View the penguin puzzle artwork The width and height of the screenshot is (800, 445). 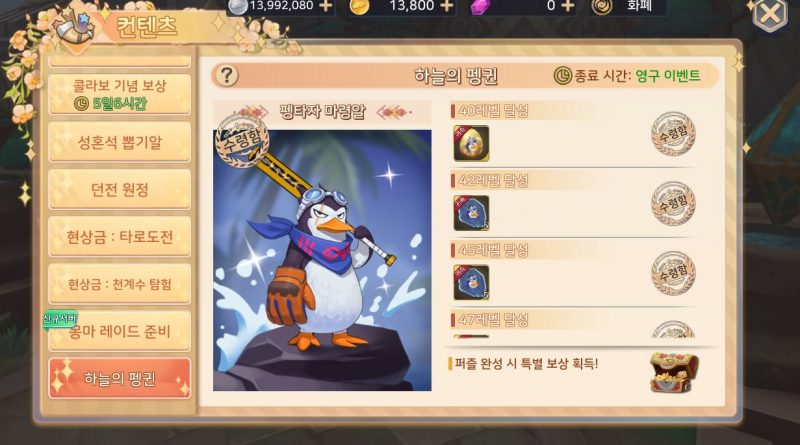322,260
